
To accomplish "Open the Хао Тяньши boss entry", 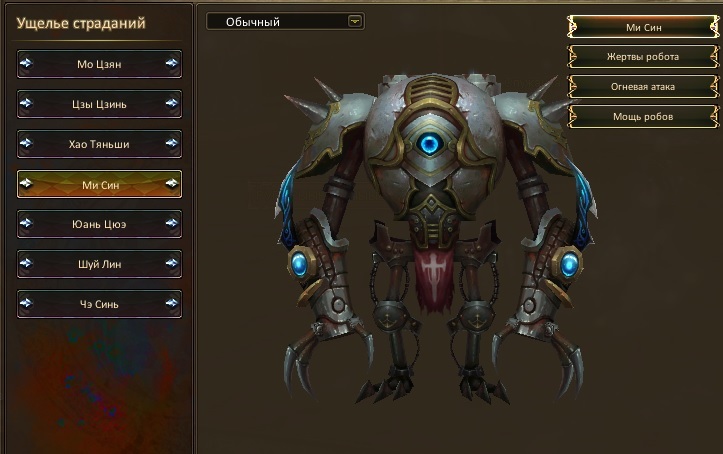I will pyautogui.click(x=100, y=144).
